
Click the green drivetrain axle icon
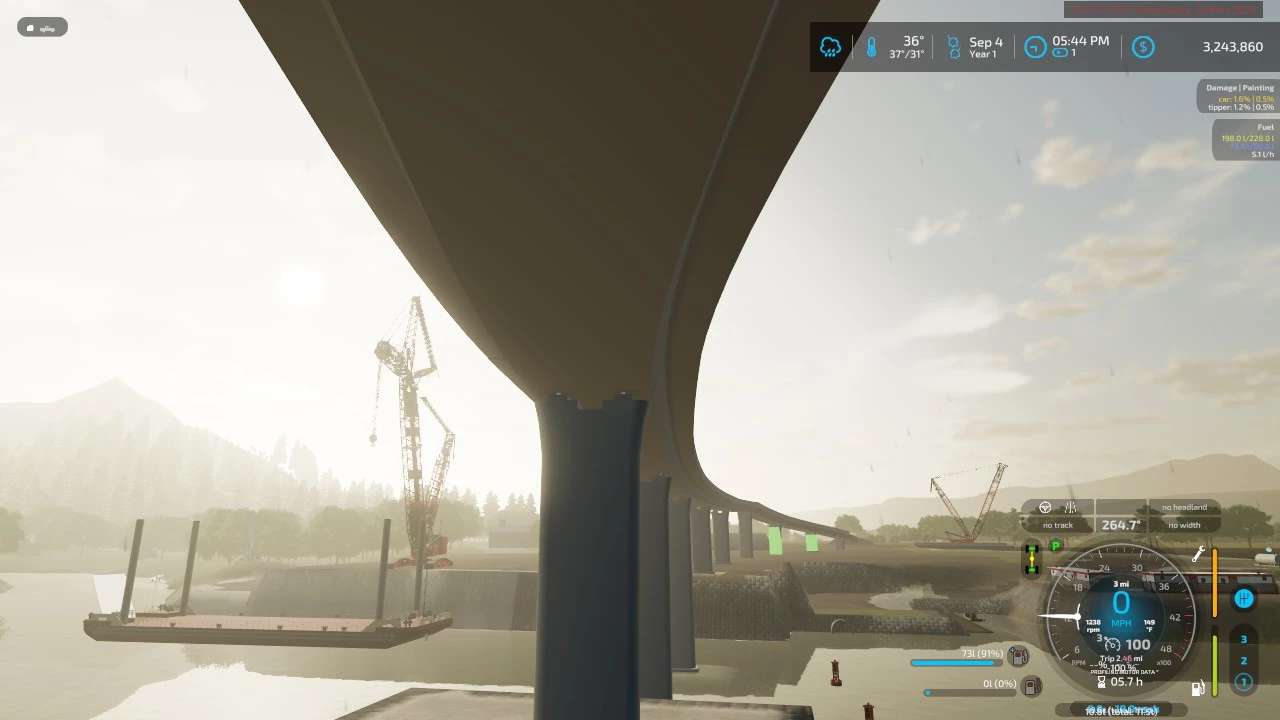click(1031, 560)
